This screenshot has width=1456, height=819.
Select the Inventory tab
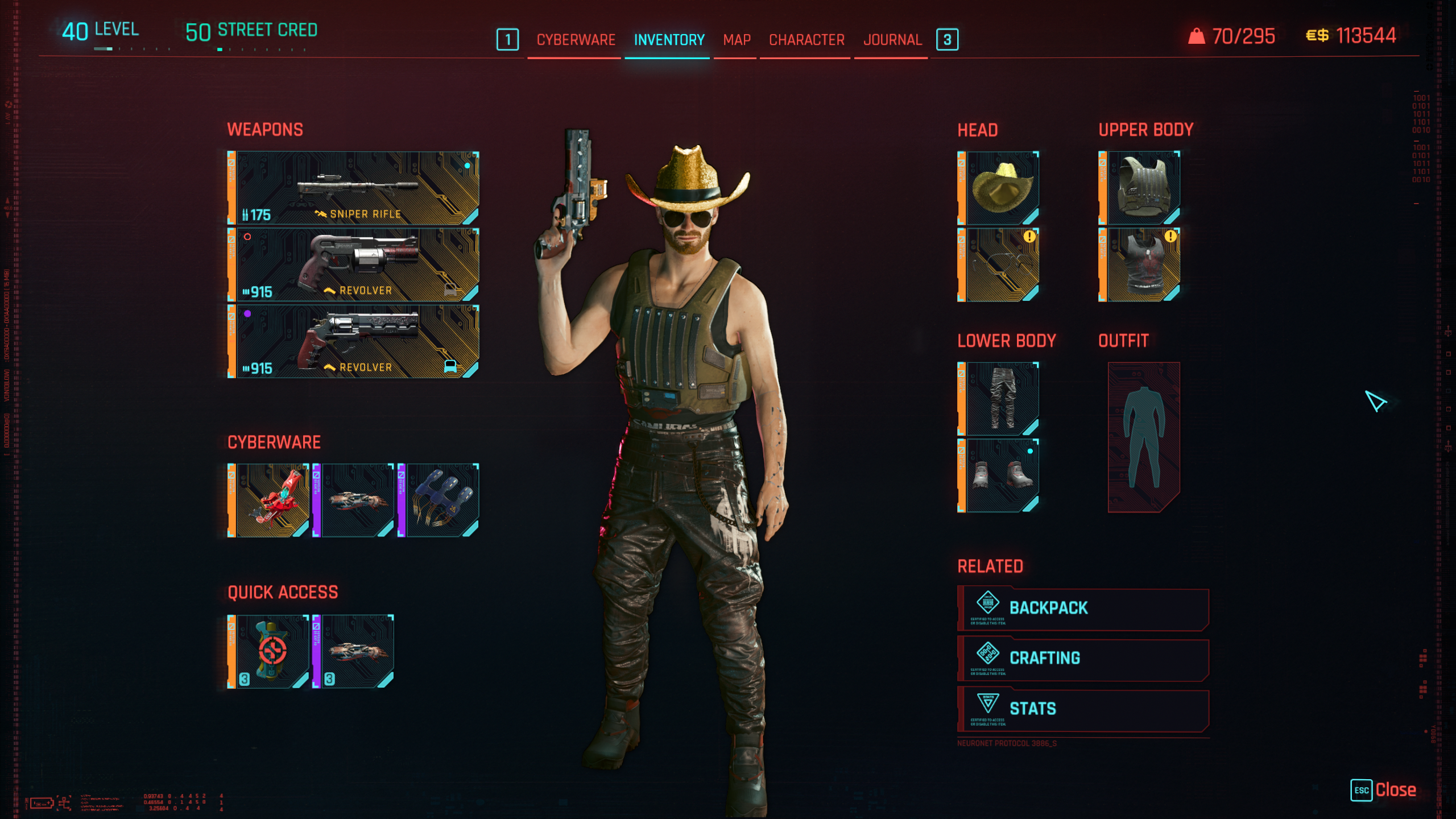669,40
